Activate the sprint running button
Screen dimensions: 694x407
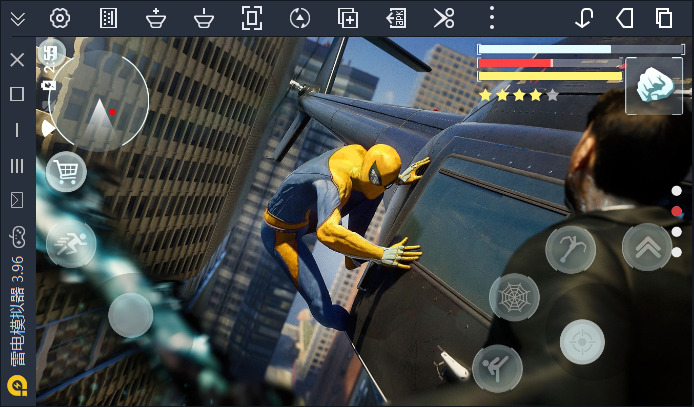[71, 243]
